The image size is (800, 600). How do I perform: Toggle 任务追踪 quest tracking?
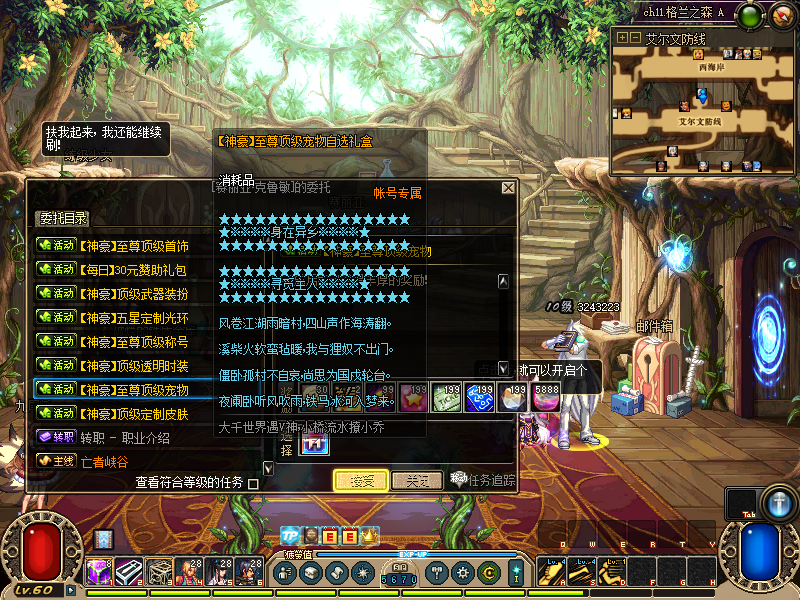[x=483, y=480]
